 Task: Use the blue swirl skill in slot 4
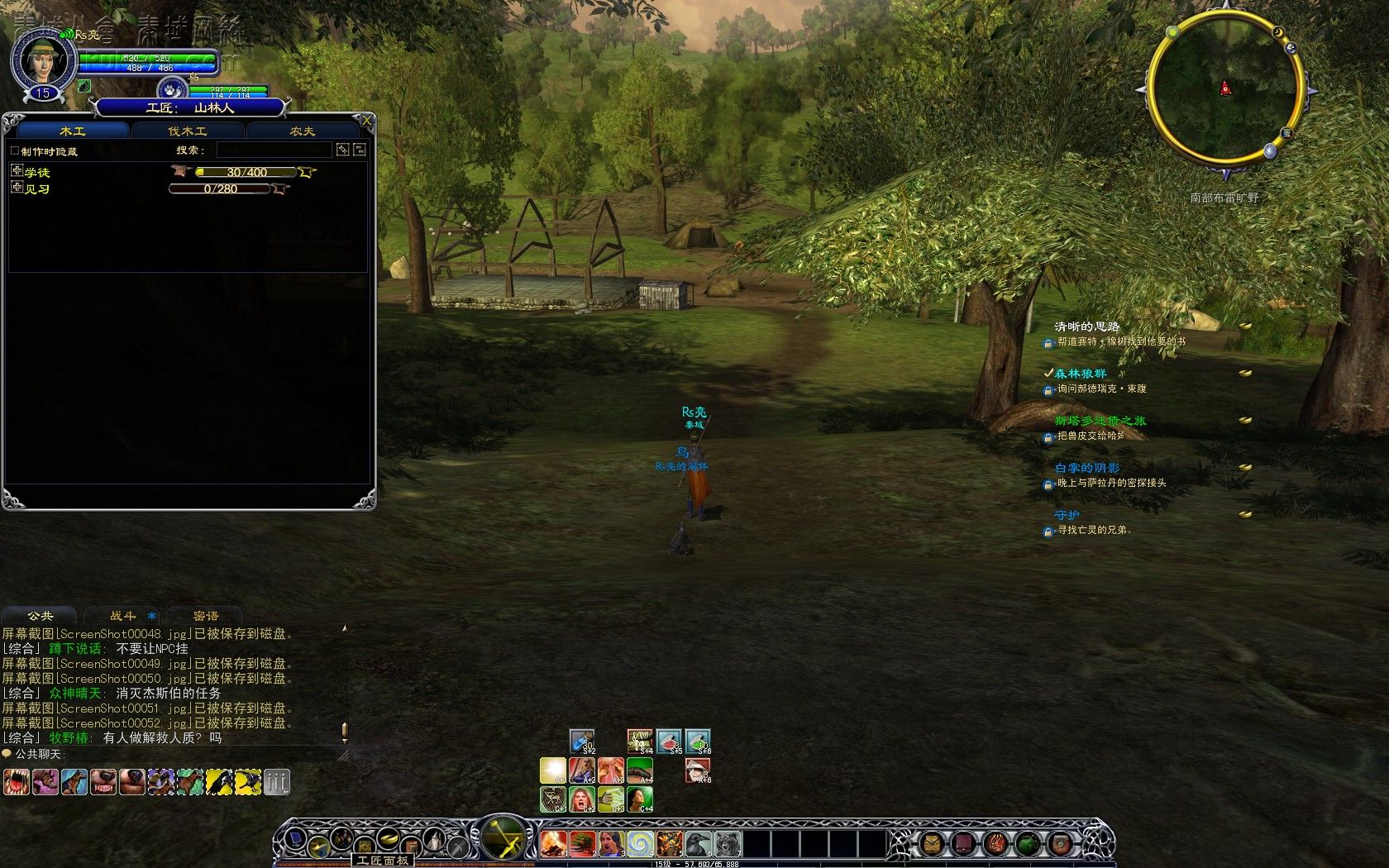[x=640, y=844]
